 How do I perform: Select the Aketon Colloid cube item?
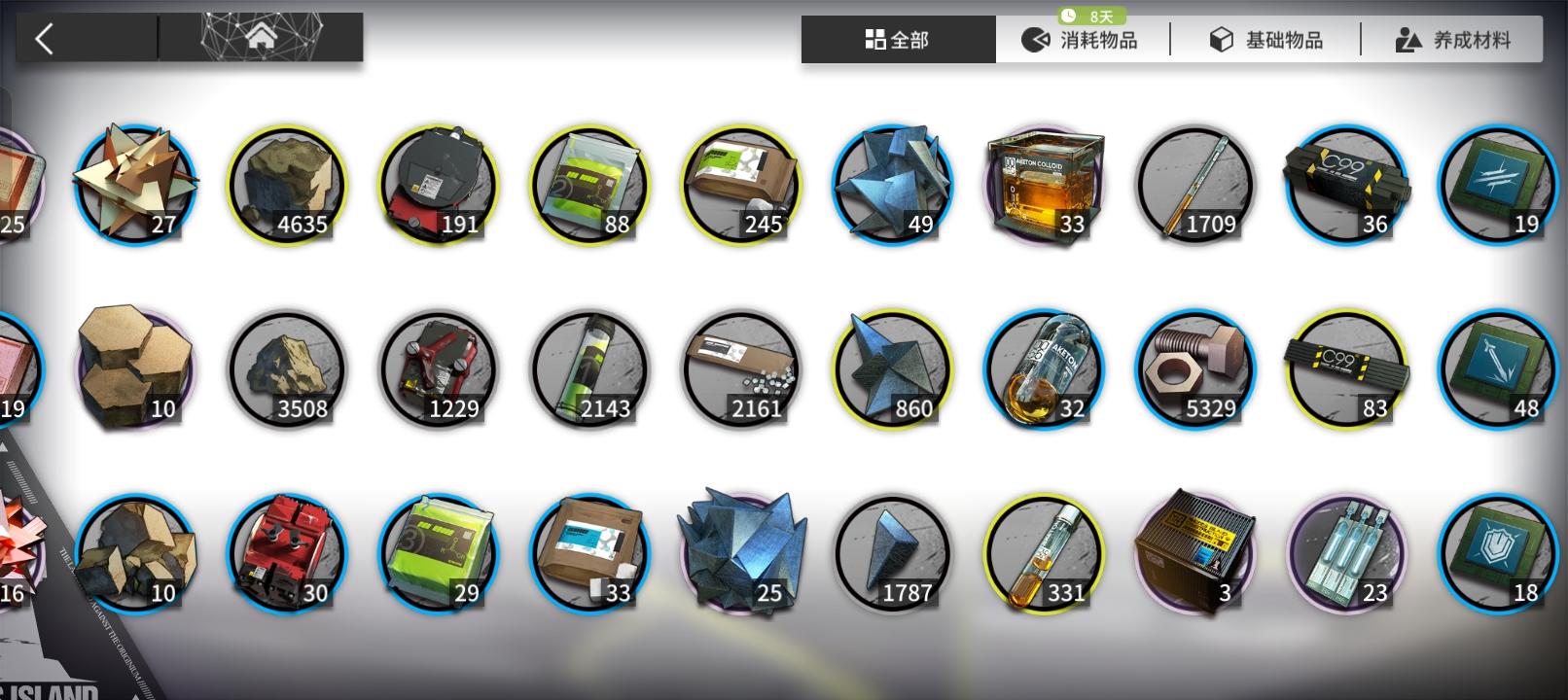point(1043,185)
